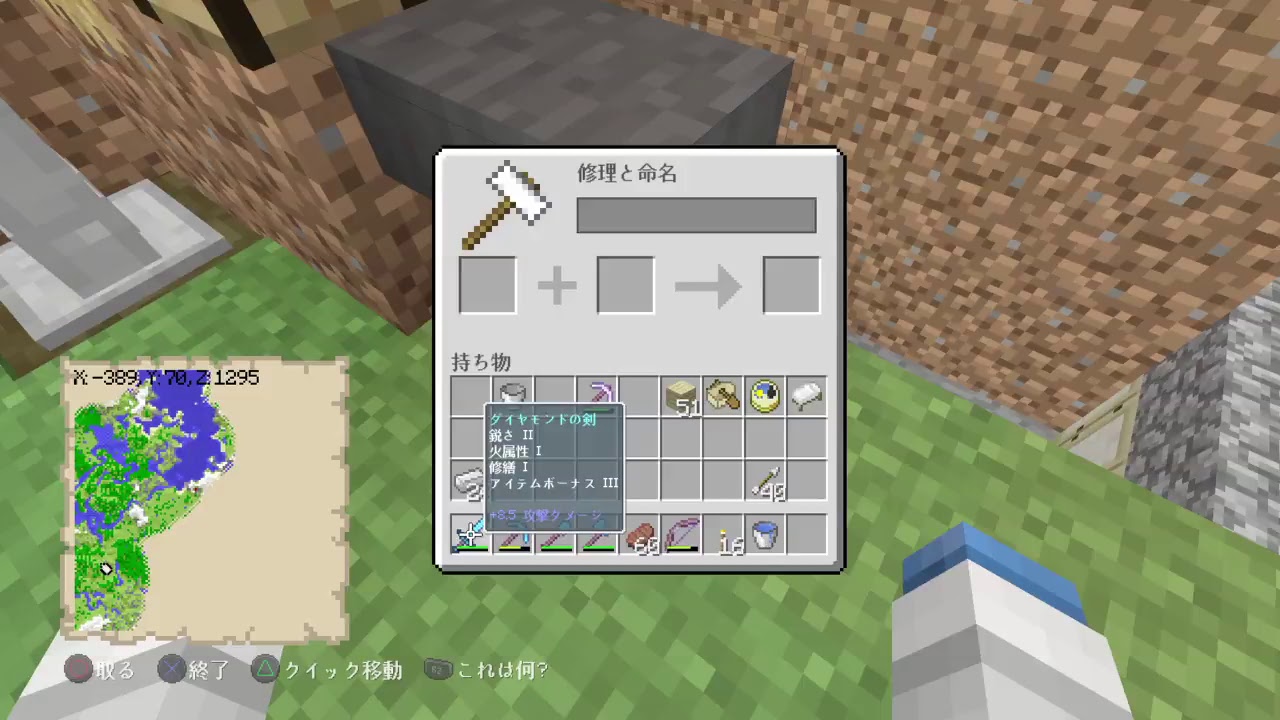Viewport: 1280px width, 720px height.
Task: Select the enchanted diamond pickaxe
Action: 596,395
